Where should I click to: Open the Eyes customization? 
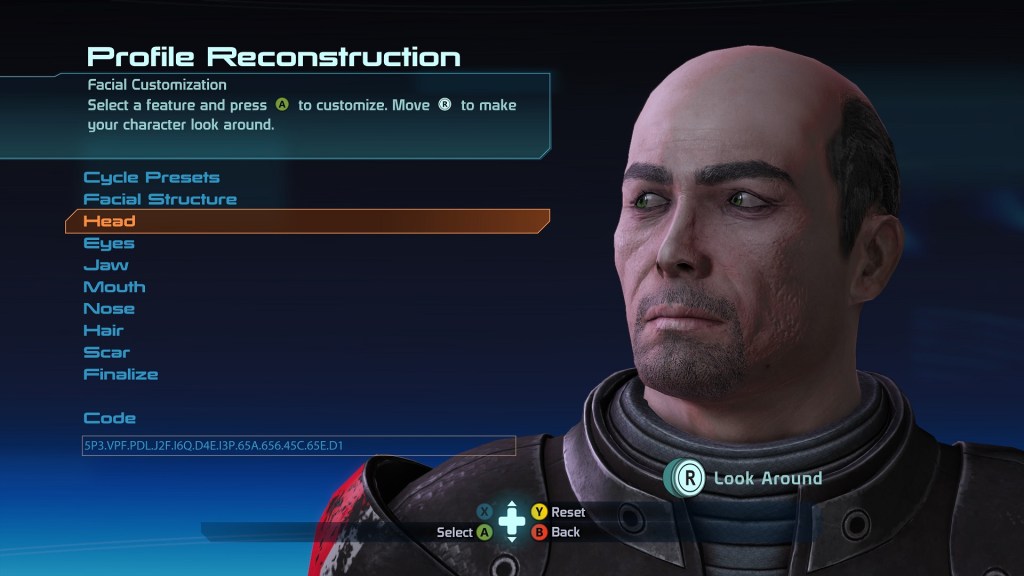(x=109, y=243)
